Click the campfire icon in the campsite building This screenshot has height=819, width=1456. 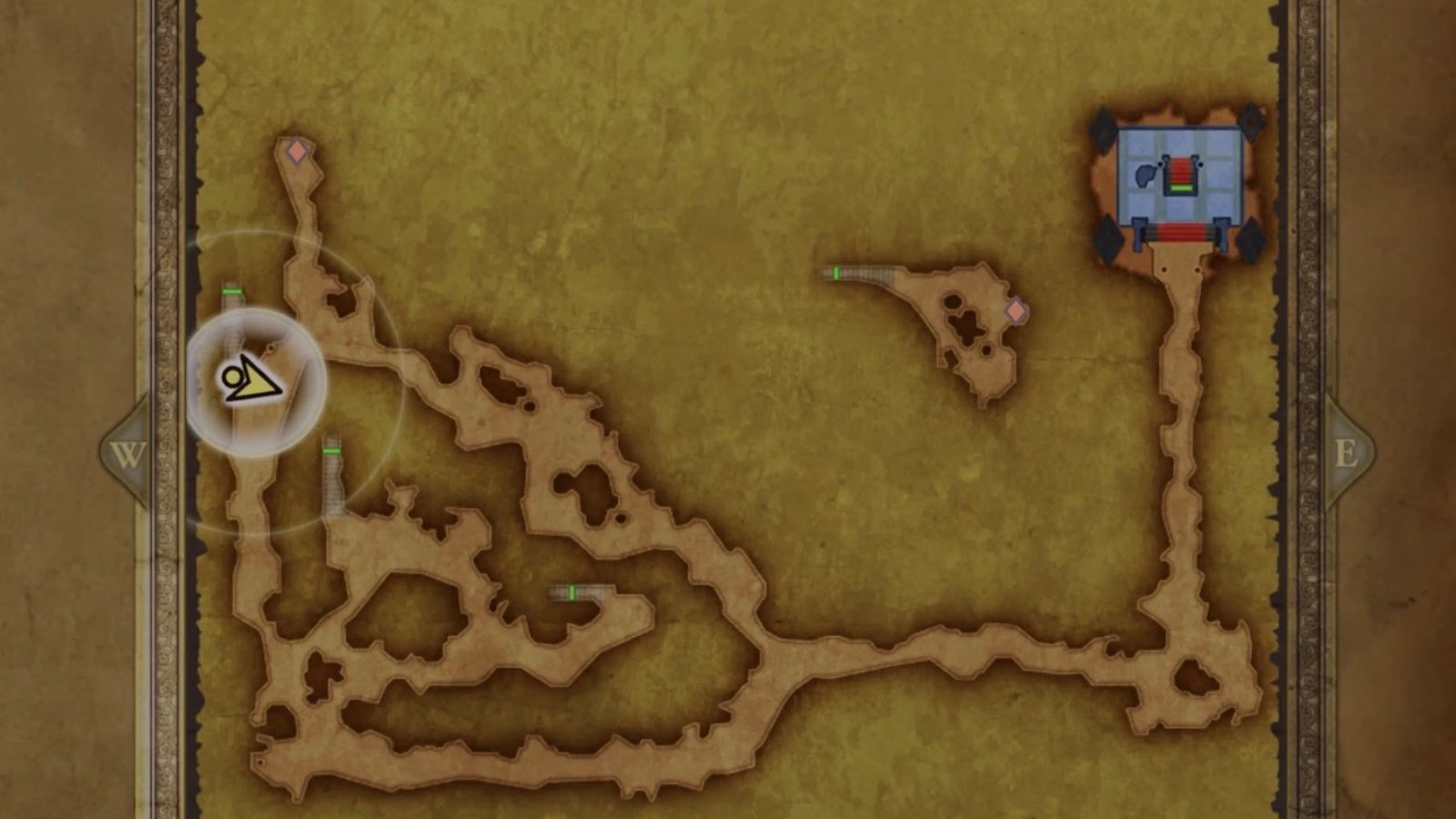[1180, 176]
